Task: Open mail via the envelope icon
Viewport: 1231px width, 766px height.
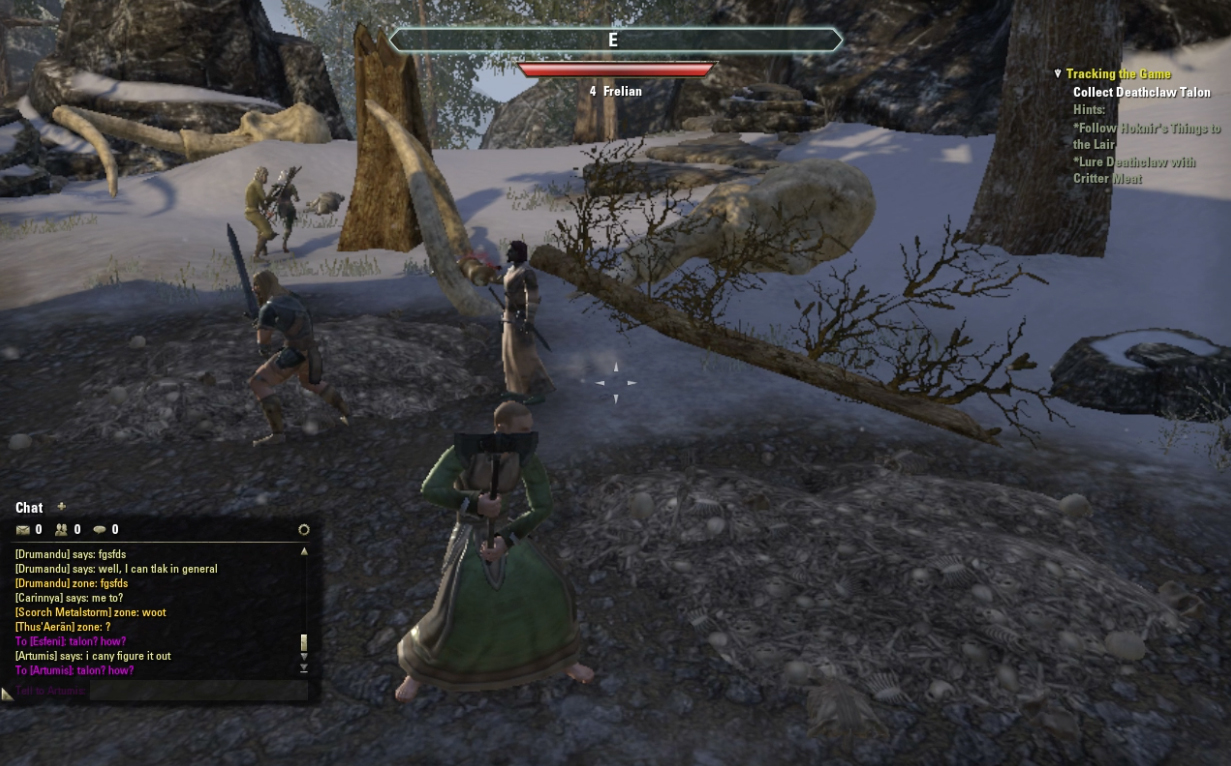Action: 23,530
